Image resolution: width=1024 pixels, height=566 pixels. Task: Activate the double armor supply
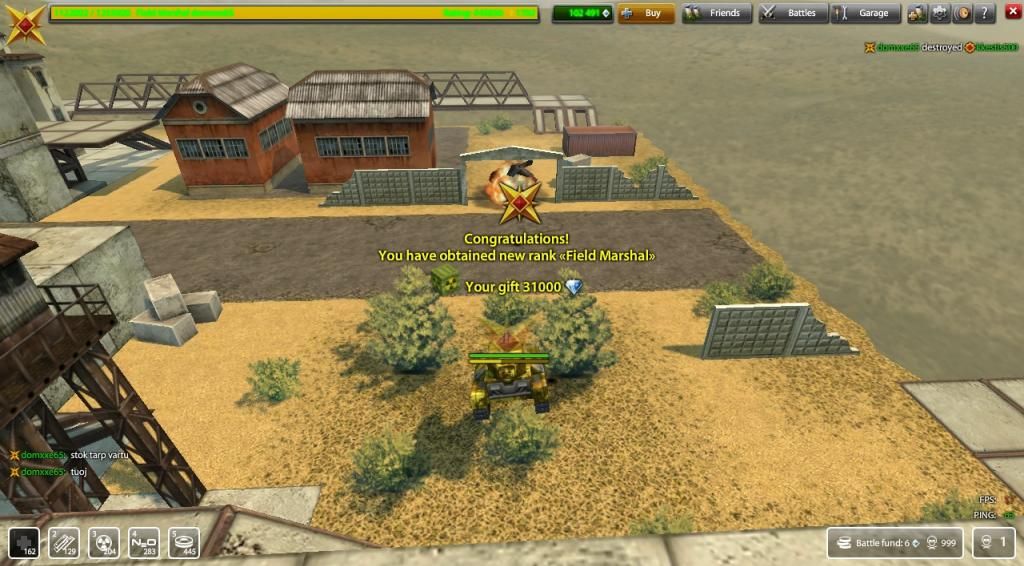(64, 541)
